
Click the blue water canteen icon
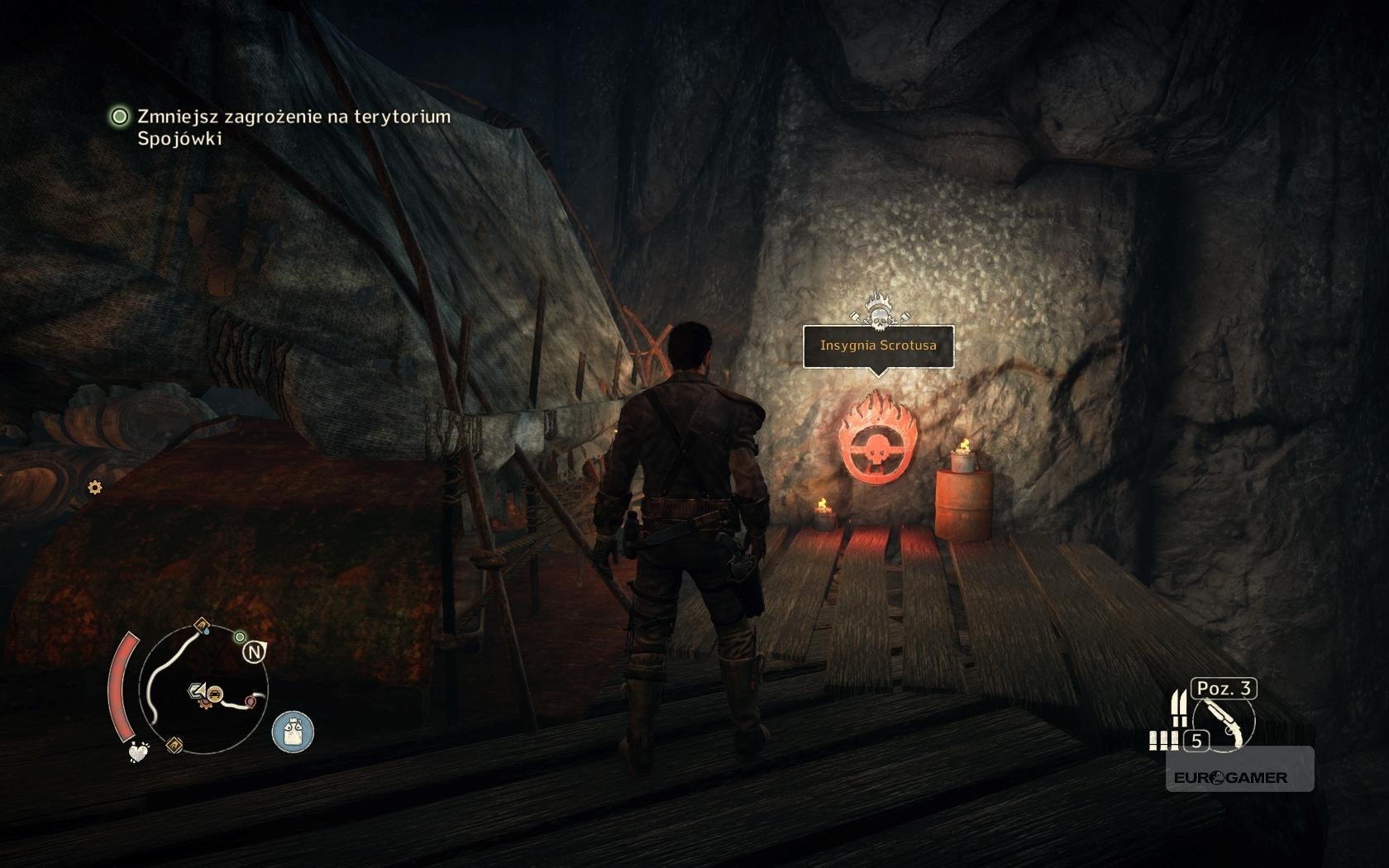(x=293, y=732)
